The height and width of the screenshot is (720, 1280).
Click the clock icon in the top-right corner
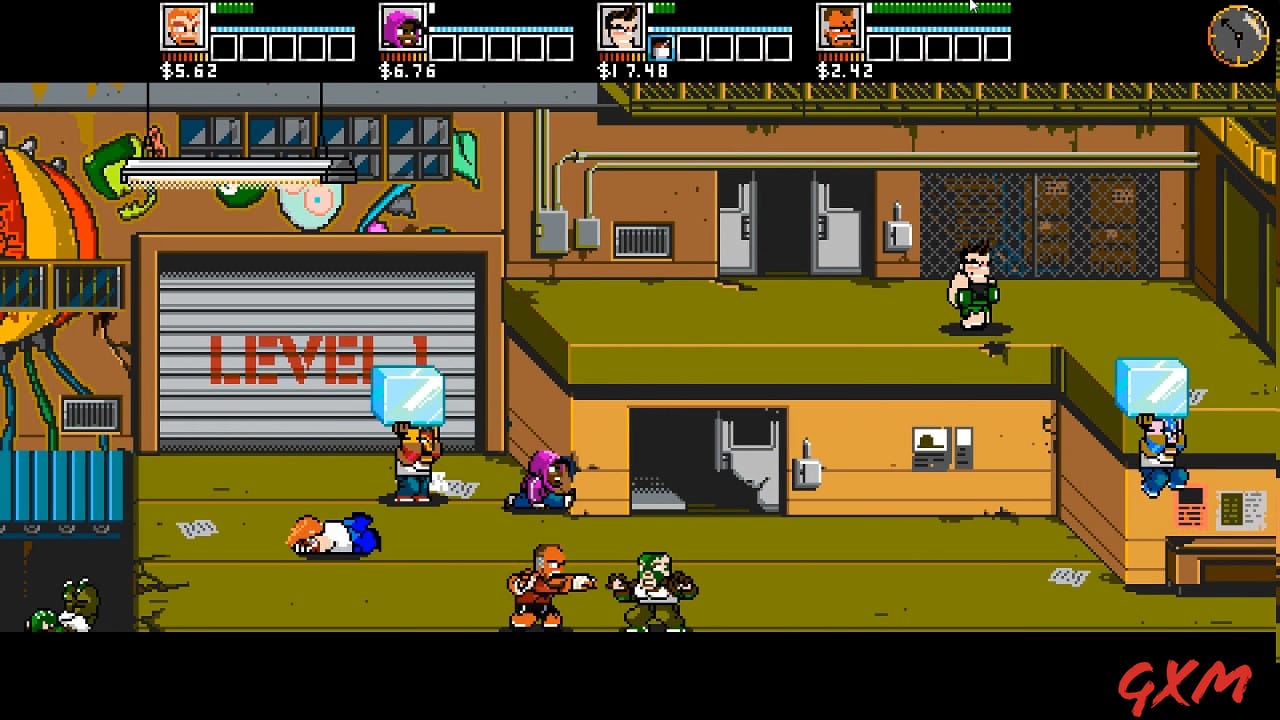(1237, 35)
